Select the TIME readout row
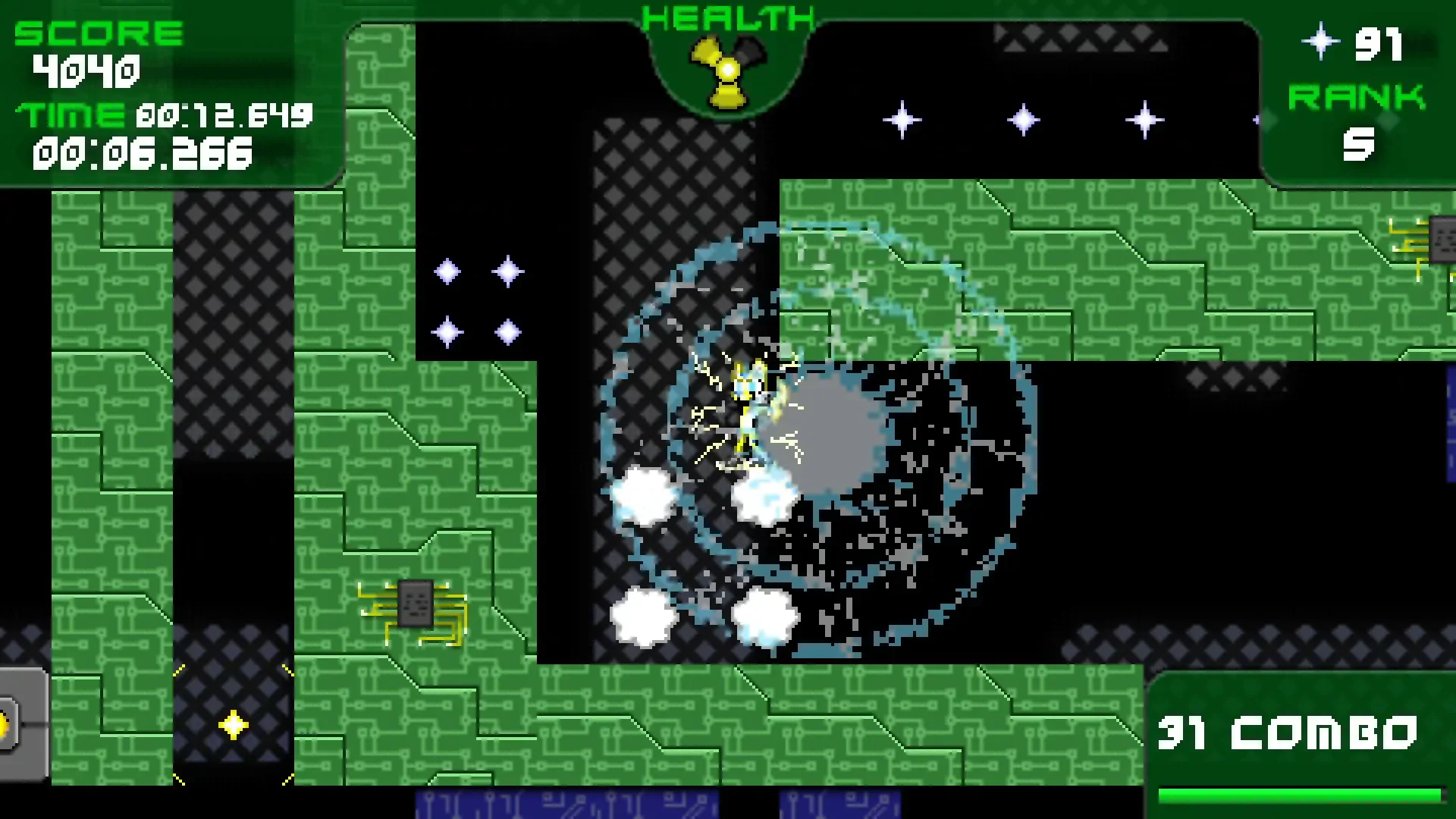 (163, 115)
